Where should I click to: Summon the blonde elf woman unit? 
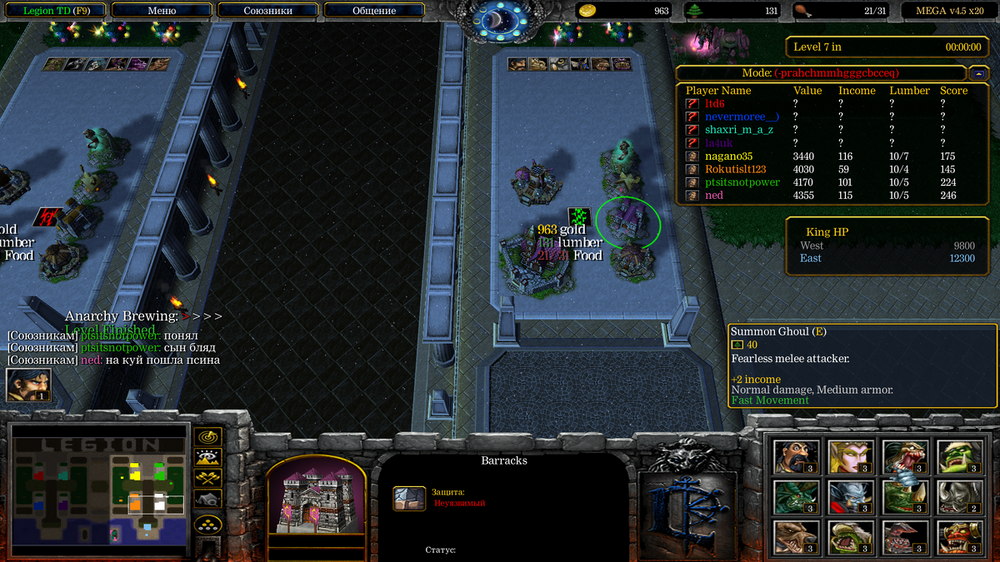[850, 457]
